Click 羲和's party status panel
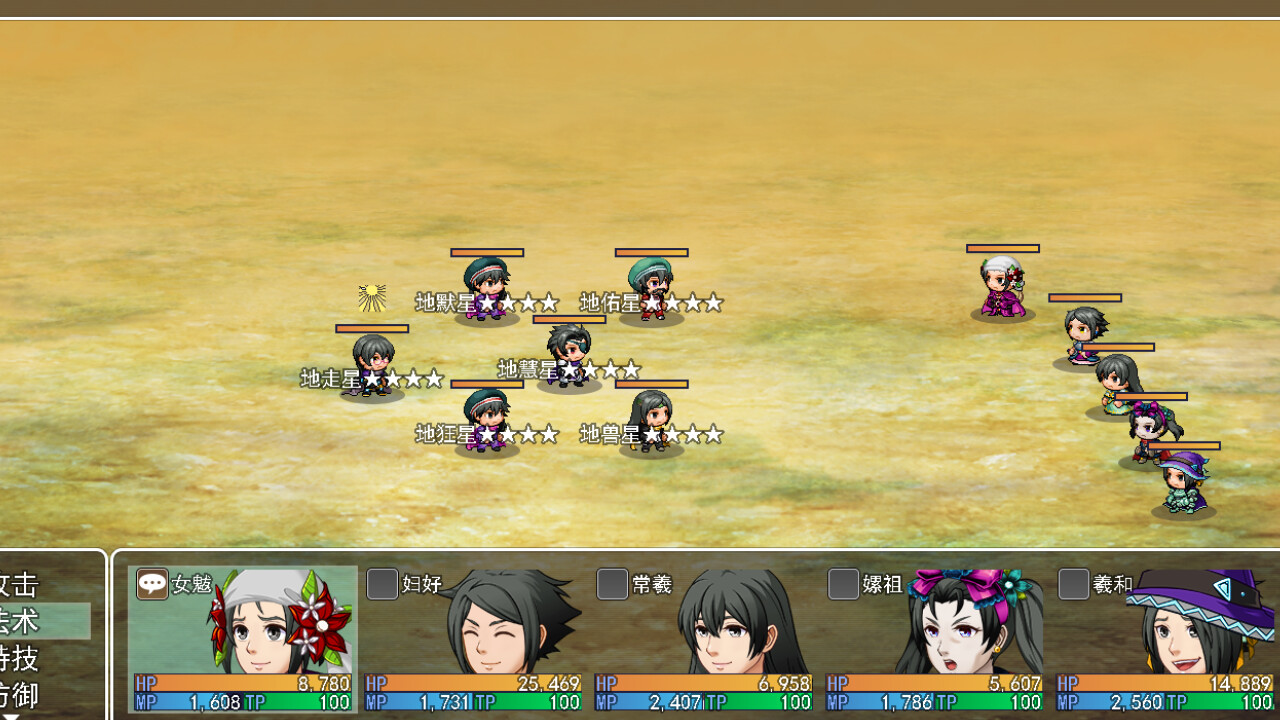This screenshot has width=1280, height=720. pos(1164,639)
